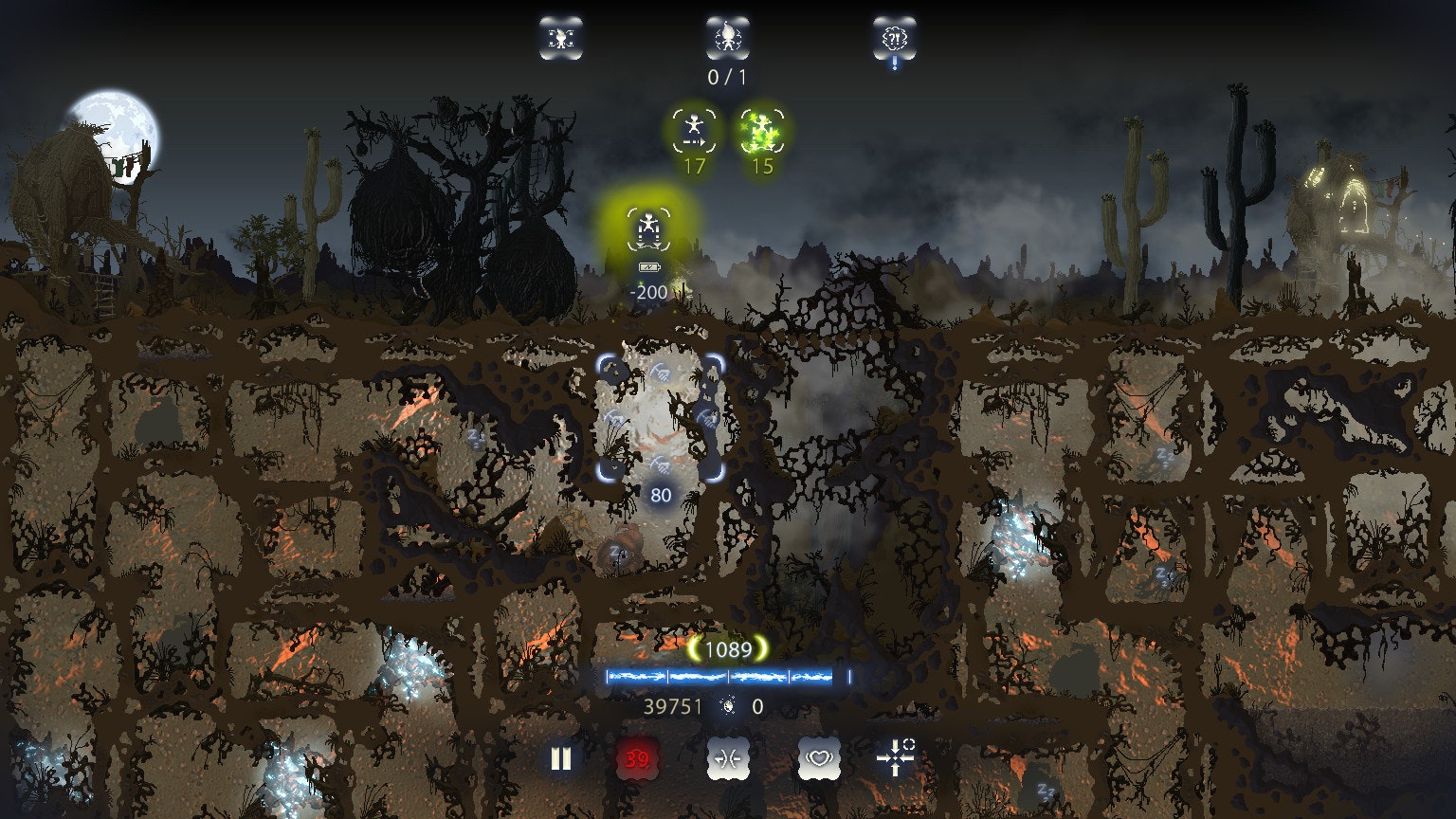Image resolution: width=1456 pixels, height=819 pixels.
Task: Toggle the red alarm counter showing 39
Action: (x=637, y=758)
